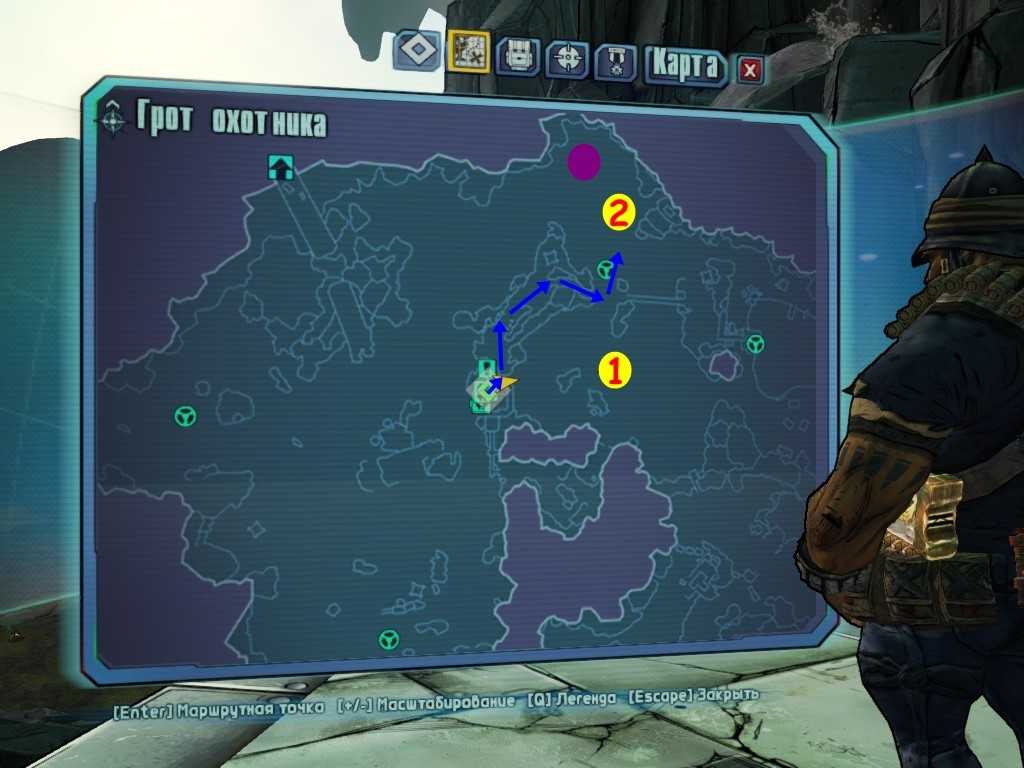Click the house-shaped exit marker on map
The image size is (1024, 768).
click(x=281, y=167)
